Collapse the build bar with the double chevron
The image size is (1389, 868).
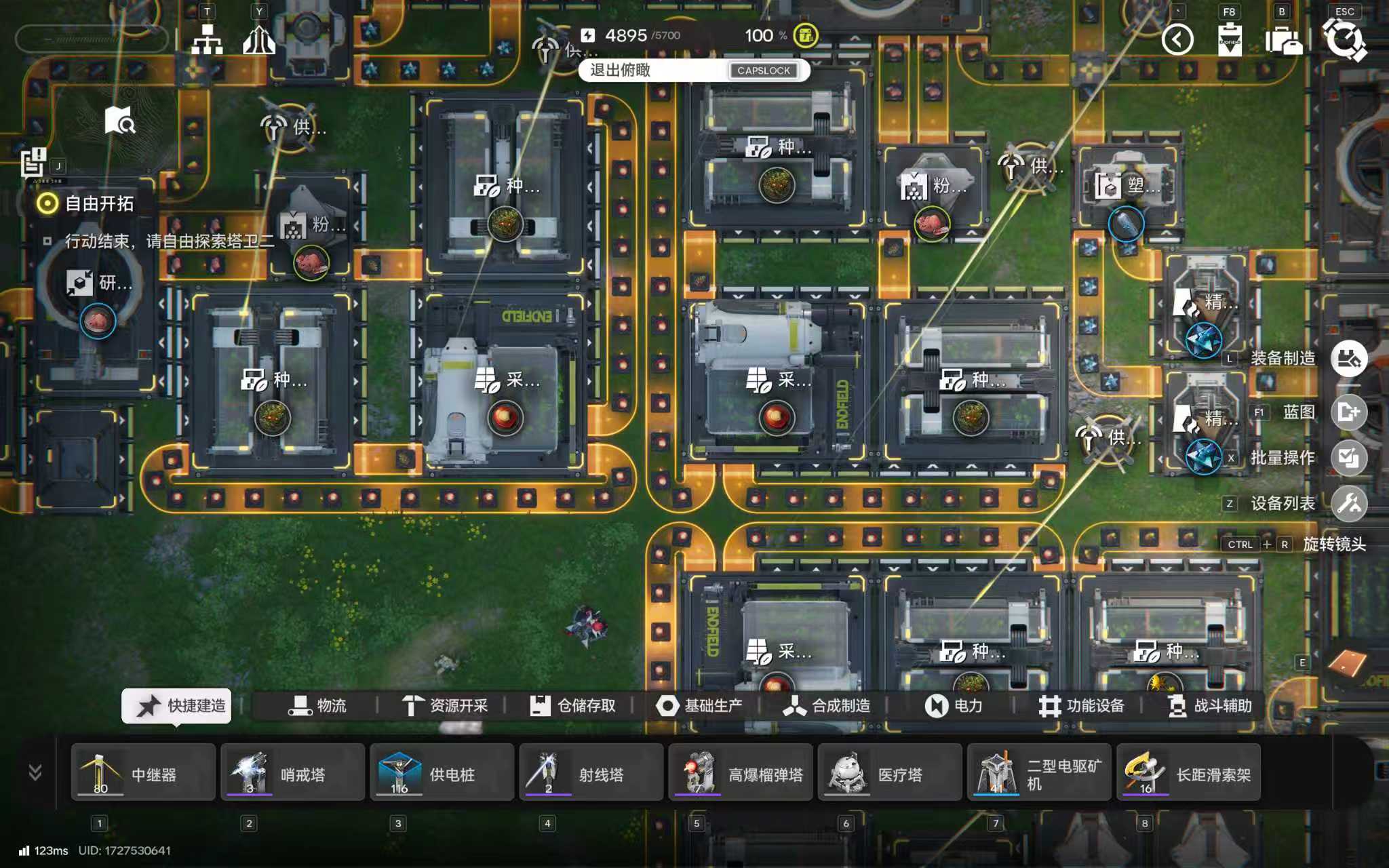(x=35, y=772)
